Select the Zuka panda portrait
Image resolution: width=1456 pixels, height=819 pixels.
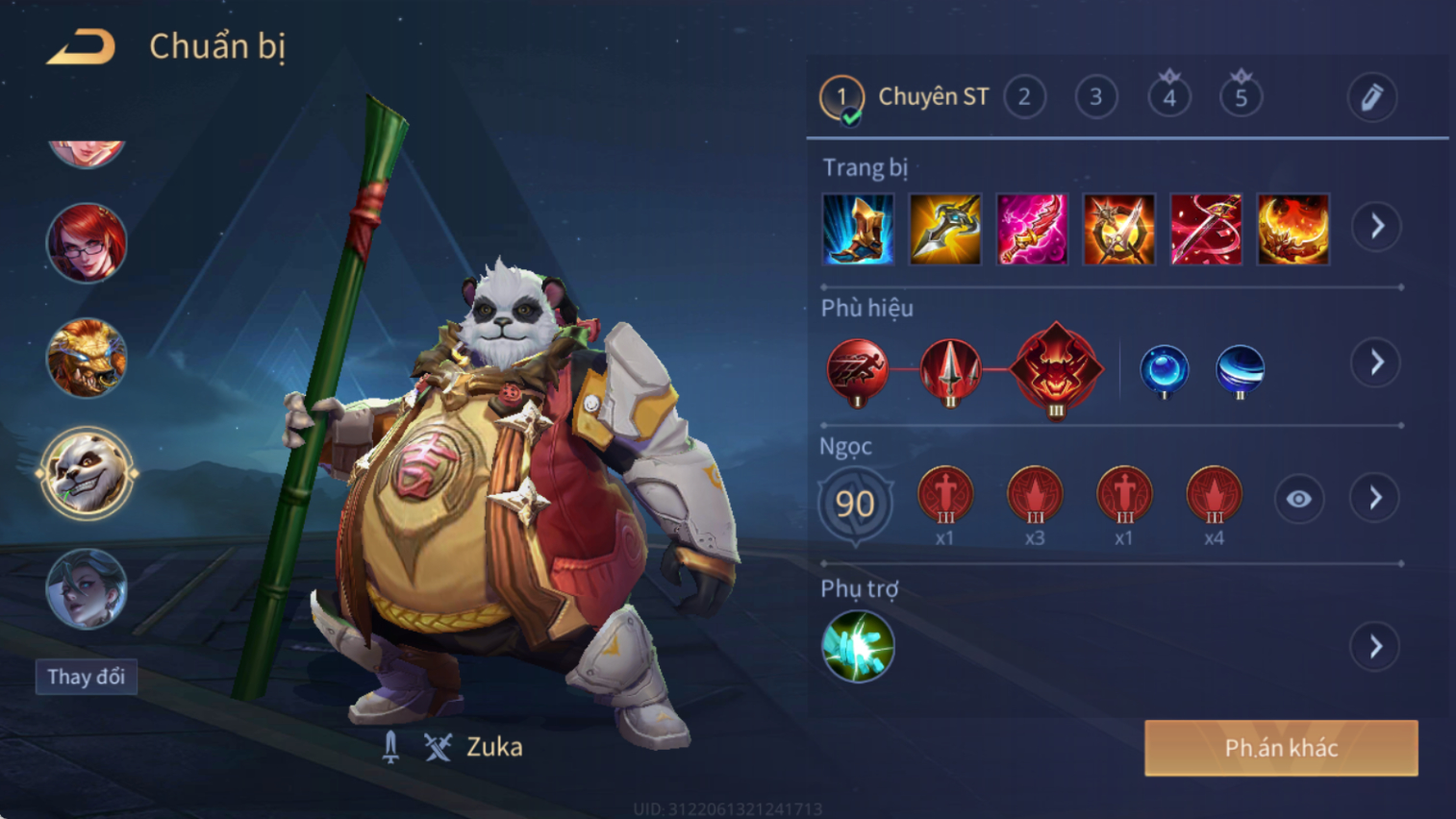(x=87, y=474)
